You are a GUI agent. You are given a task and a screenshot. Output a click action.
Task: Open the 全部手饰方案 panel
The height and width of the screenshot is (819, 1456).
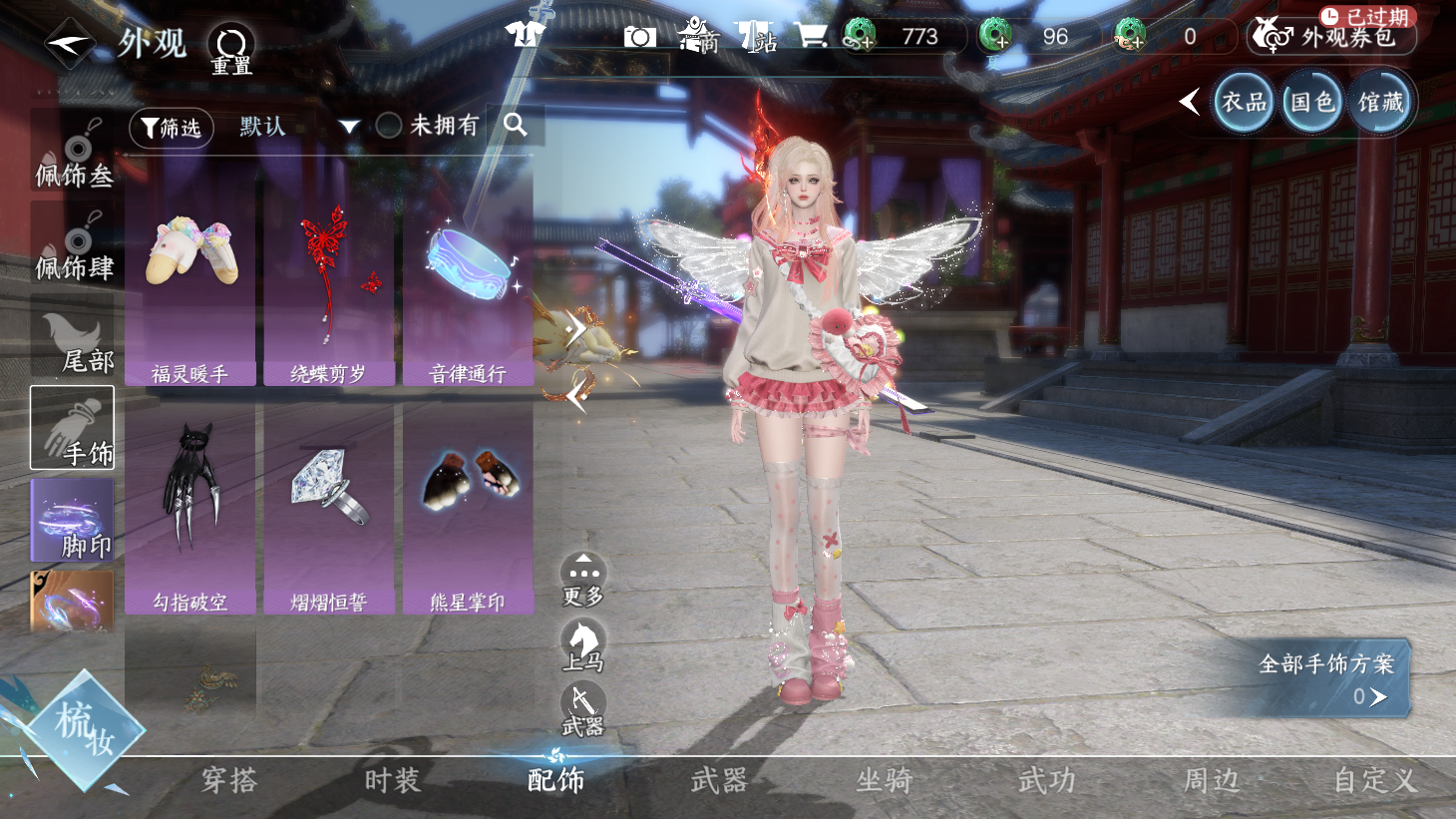1325,678
